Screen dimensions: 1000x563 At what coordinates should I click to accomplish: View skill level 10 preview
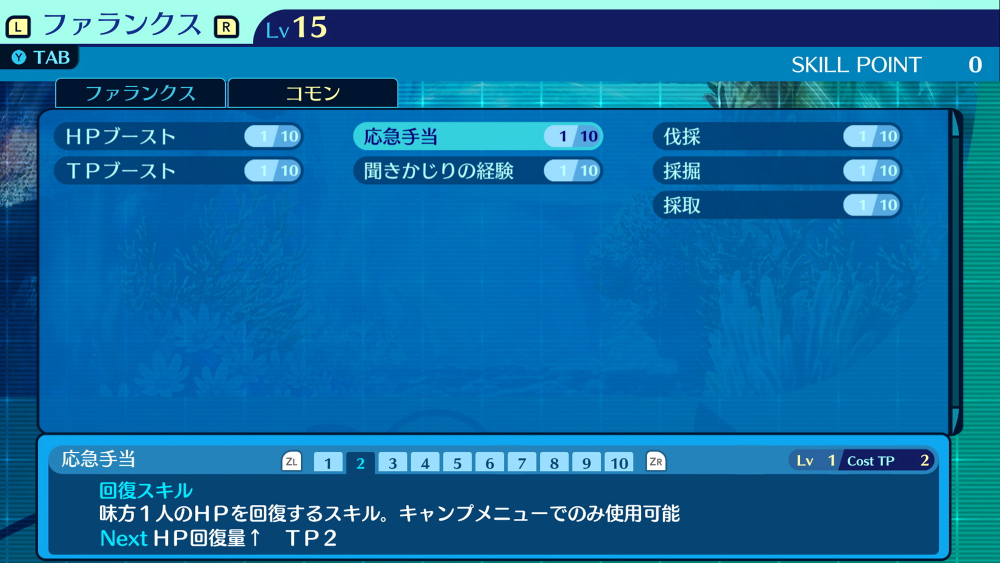619,463
